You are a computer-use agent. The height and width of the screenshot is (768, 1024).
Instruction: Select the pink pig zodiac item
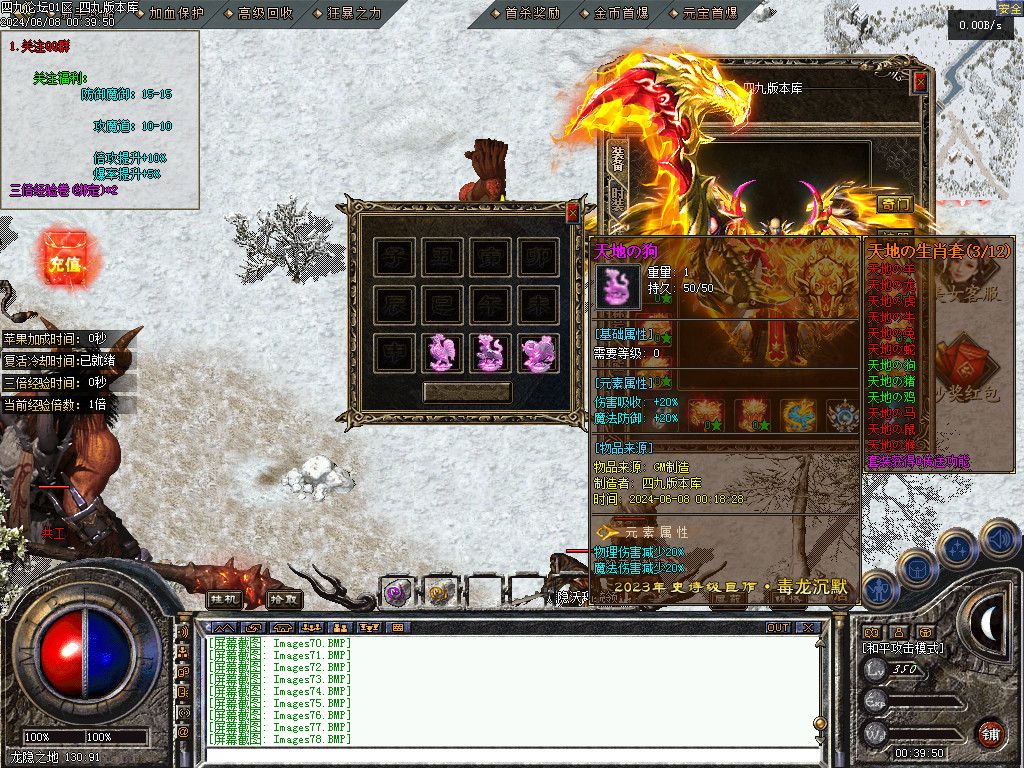539,353
